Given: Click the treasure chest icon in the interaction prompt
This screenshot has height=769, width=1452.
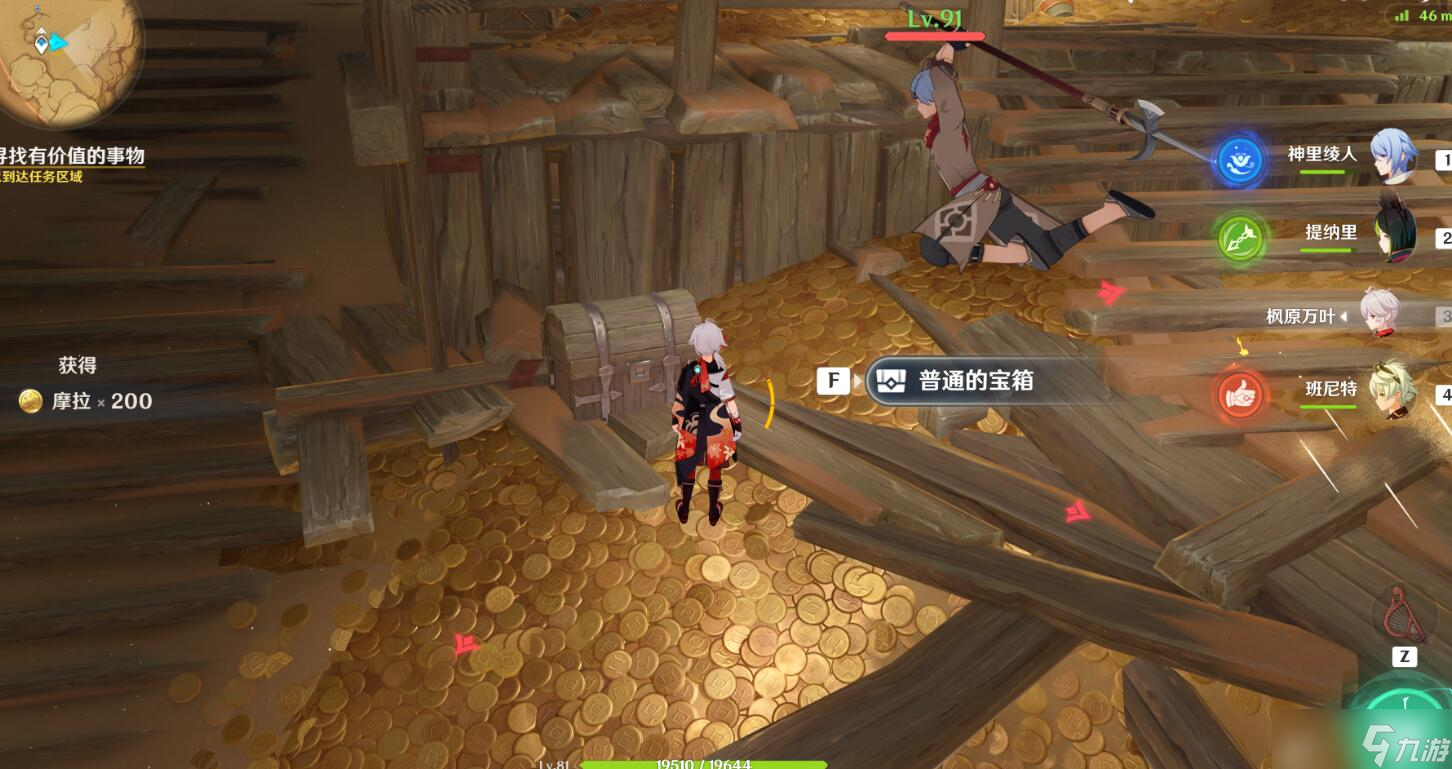Looking at the screenshot, I should (889, 381).
